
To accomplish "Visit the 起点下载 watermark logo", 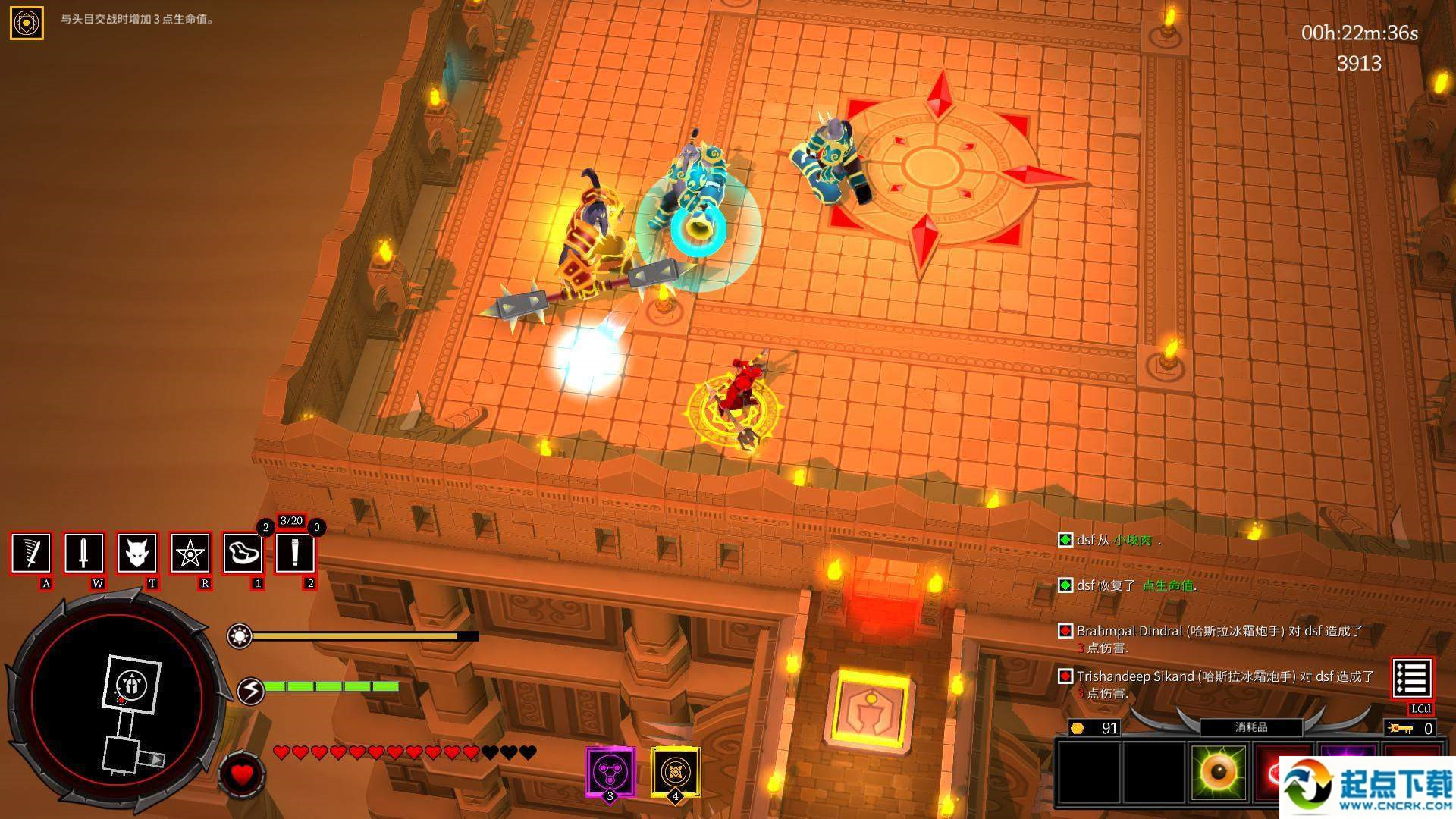I will [1367, 787].
